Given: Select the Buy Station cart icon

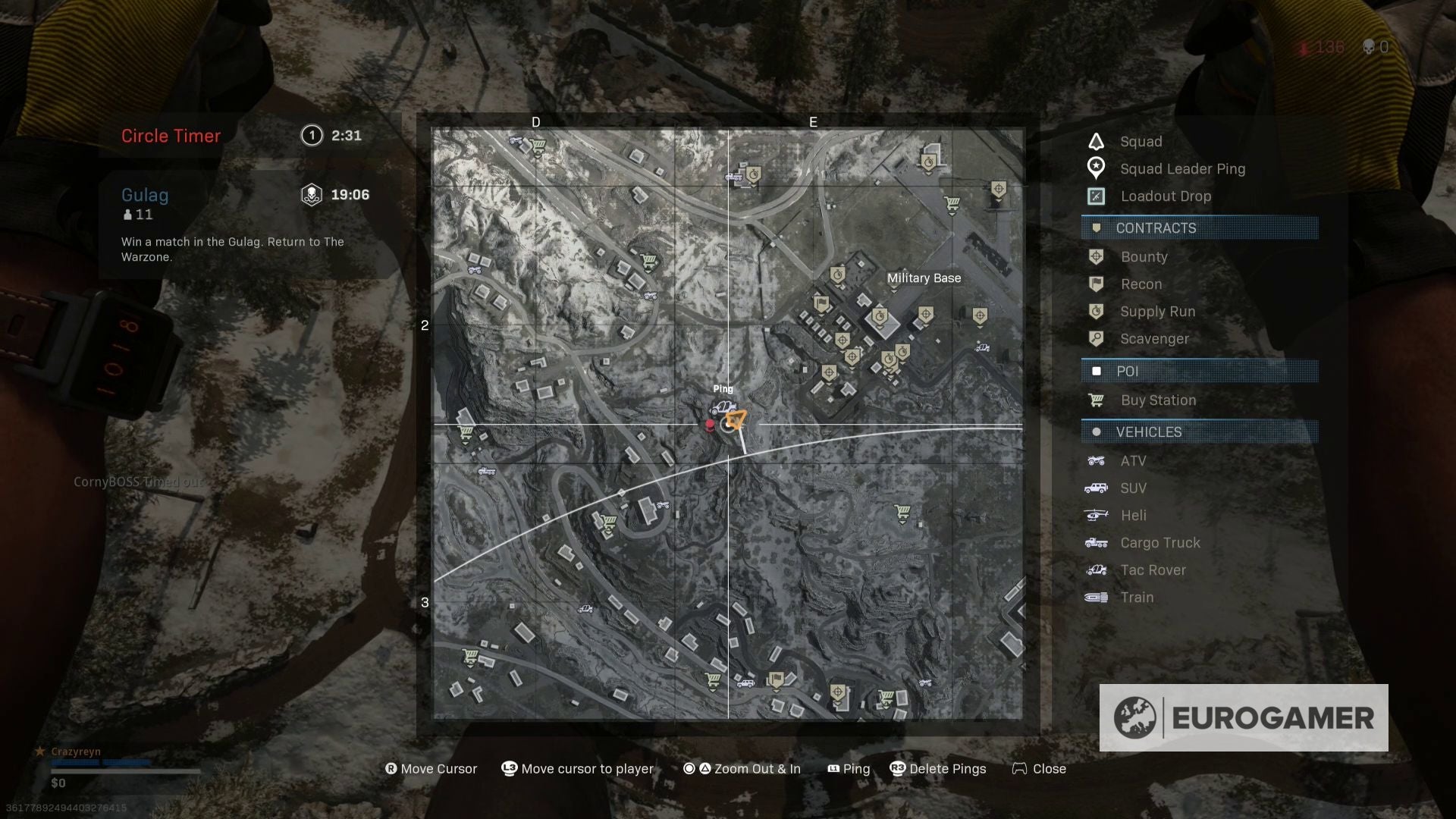Looking at the screenshot, I should [x=1097, y=400].
